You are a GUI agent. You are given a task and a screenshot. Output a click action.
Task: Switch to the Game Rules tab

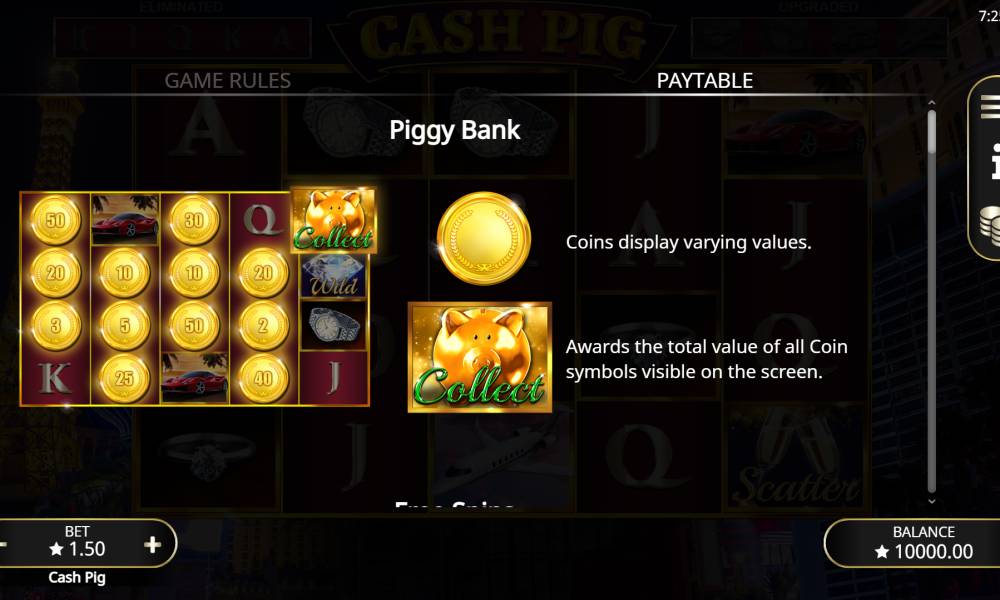(228, 80)
